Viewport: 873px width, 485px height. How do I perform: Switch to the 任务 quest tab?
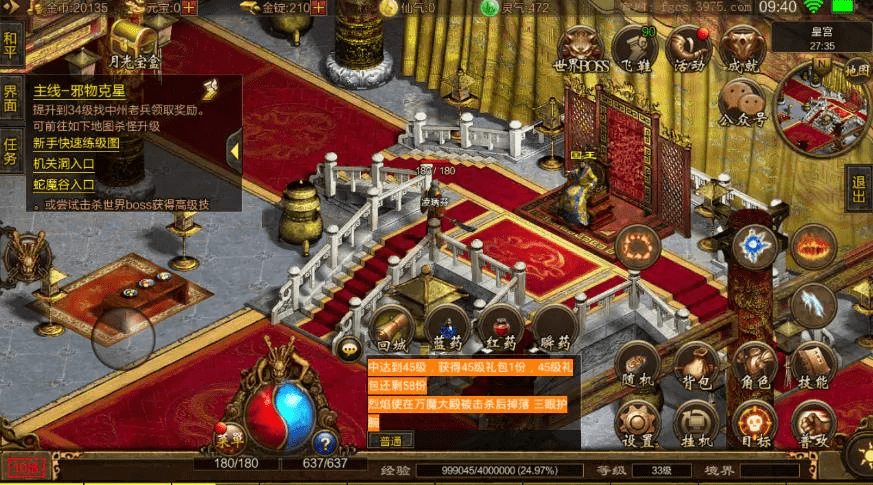(11, 151)
